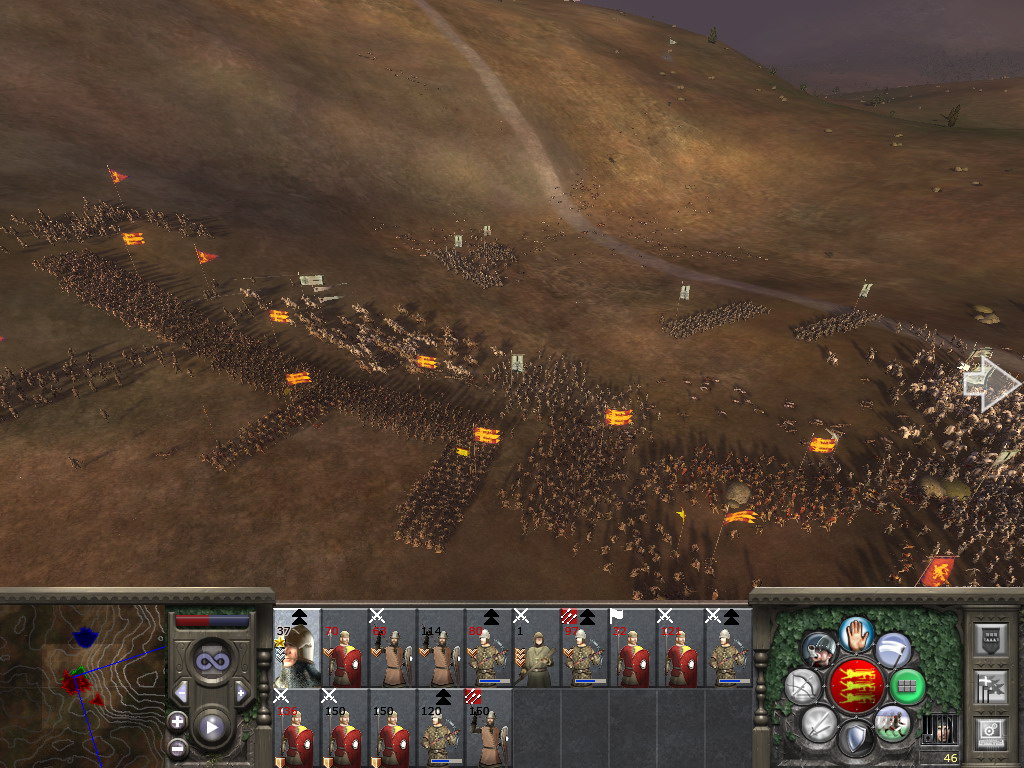Choose the 114-man crossbow unit card
This screenshot has height=768, width=1024.
[441, 648]
